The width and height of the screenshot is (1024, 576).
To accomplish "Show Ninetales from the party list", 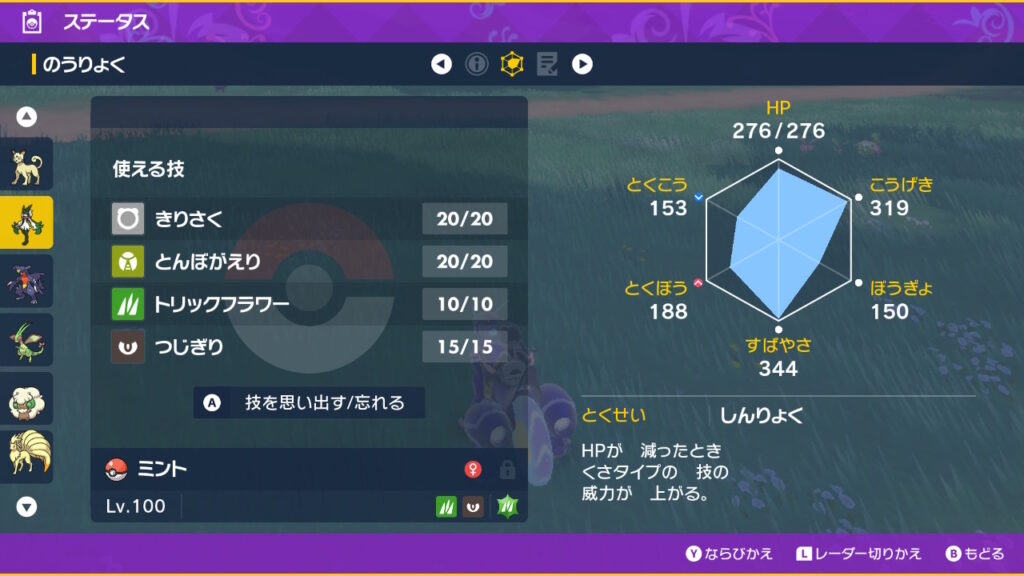I will pyautogui.click(x=26, y=455).
